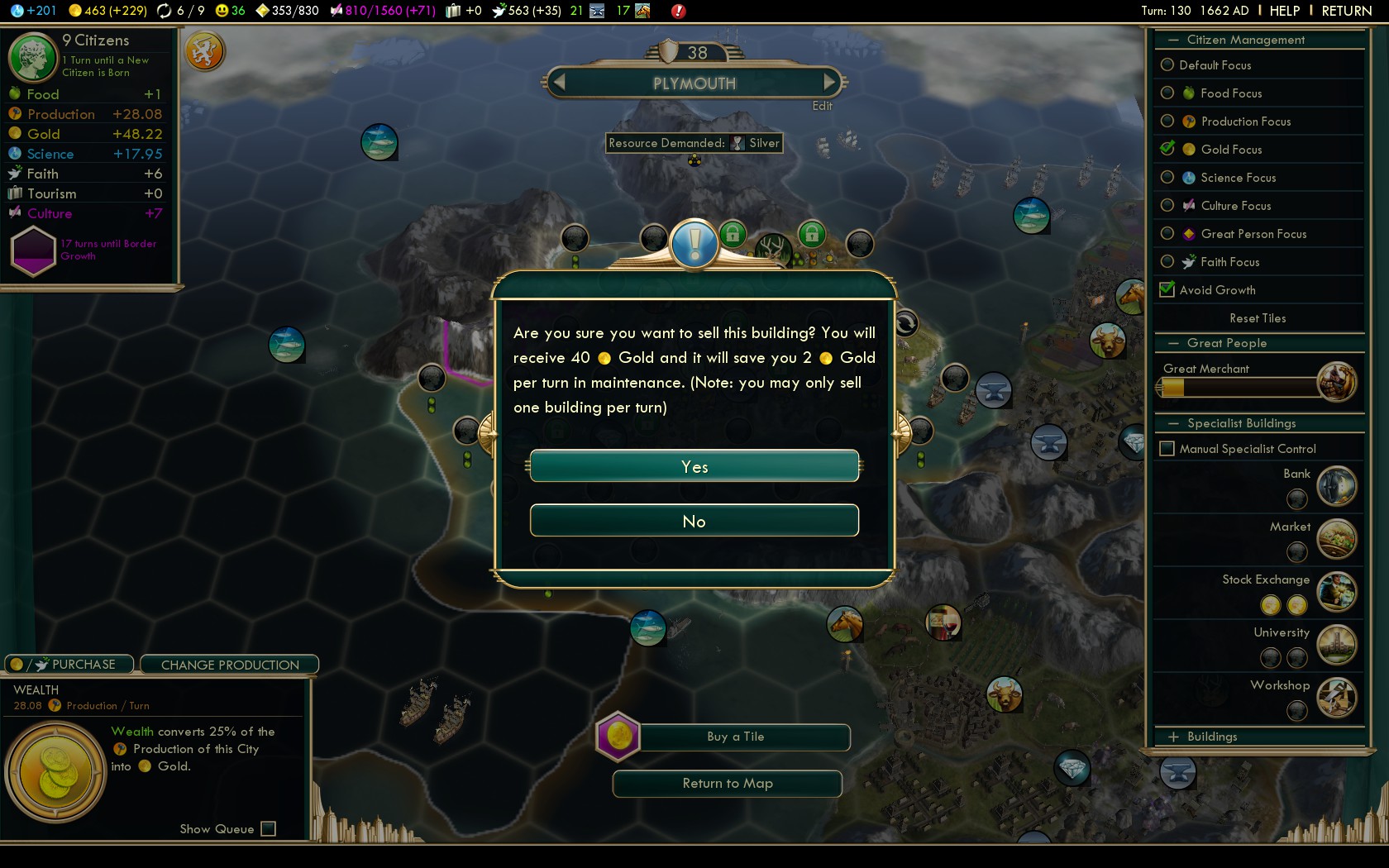Open the Help menu

[1284, 11]
